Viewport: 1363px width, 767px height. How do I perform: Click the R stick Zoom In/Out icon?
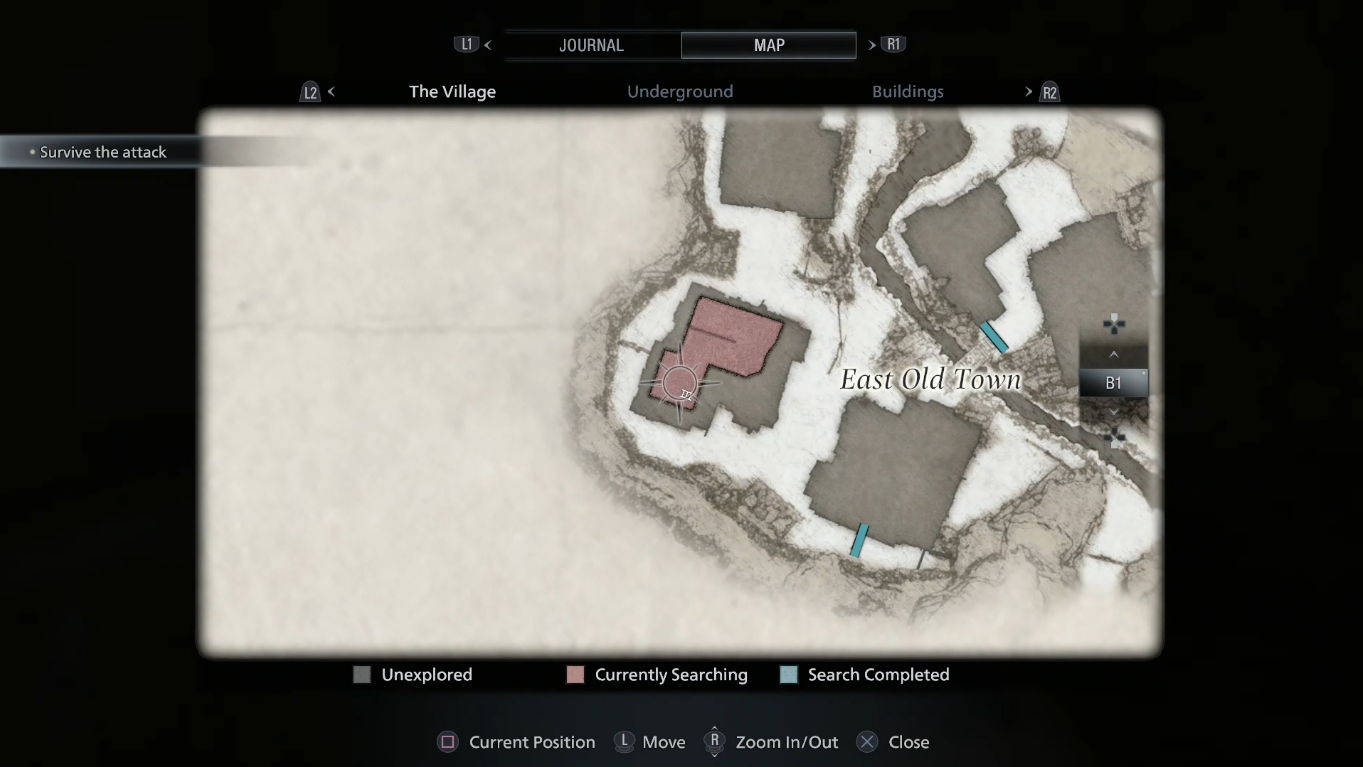715,742
